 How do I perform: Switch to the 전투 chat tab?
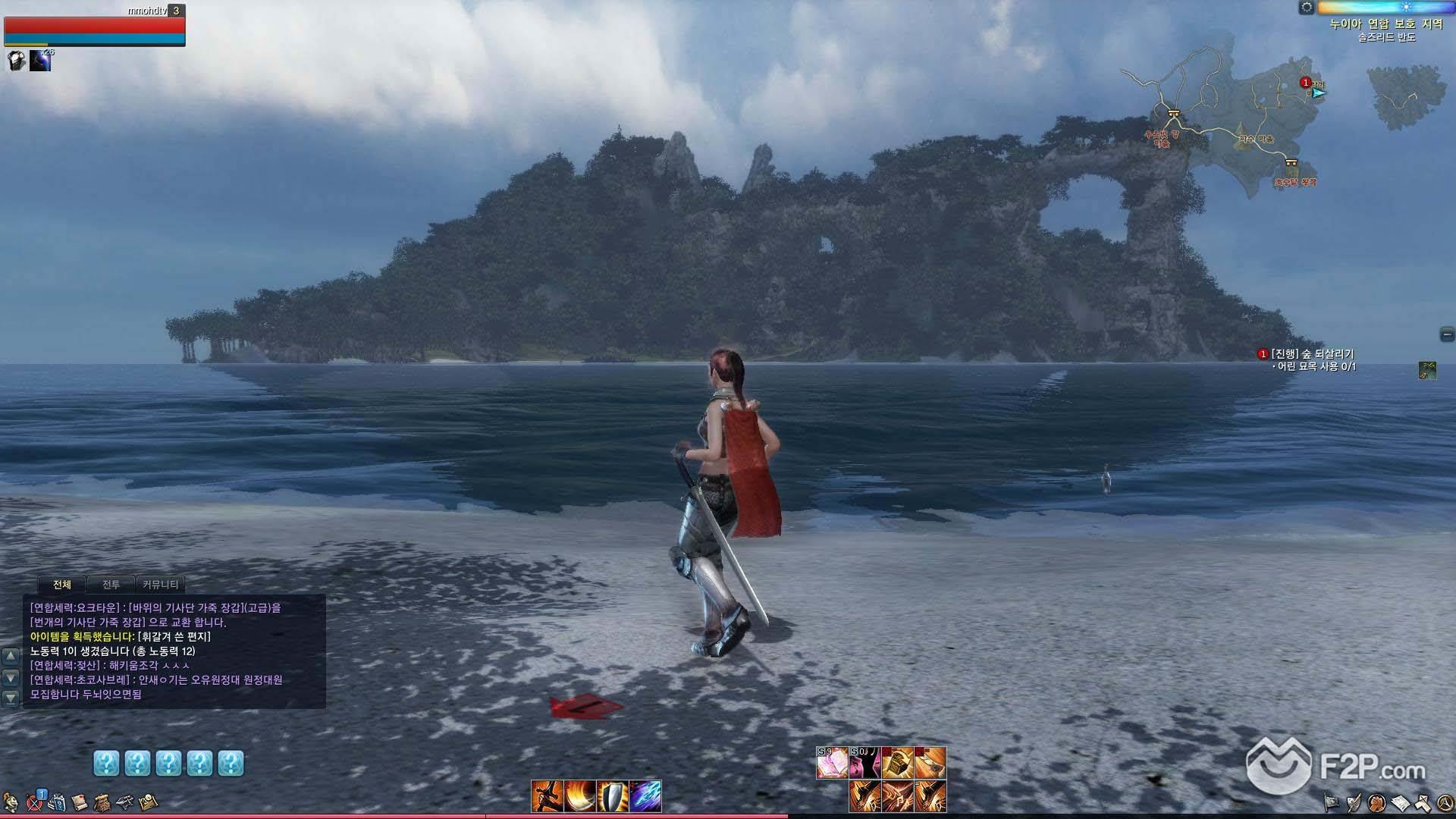pyautogui.click(x=111, y=584)
